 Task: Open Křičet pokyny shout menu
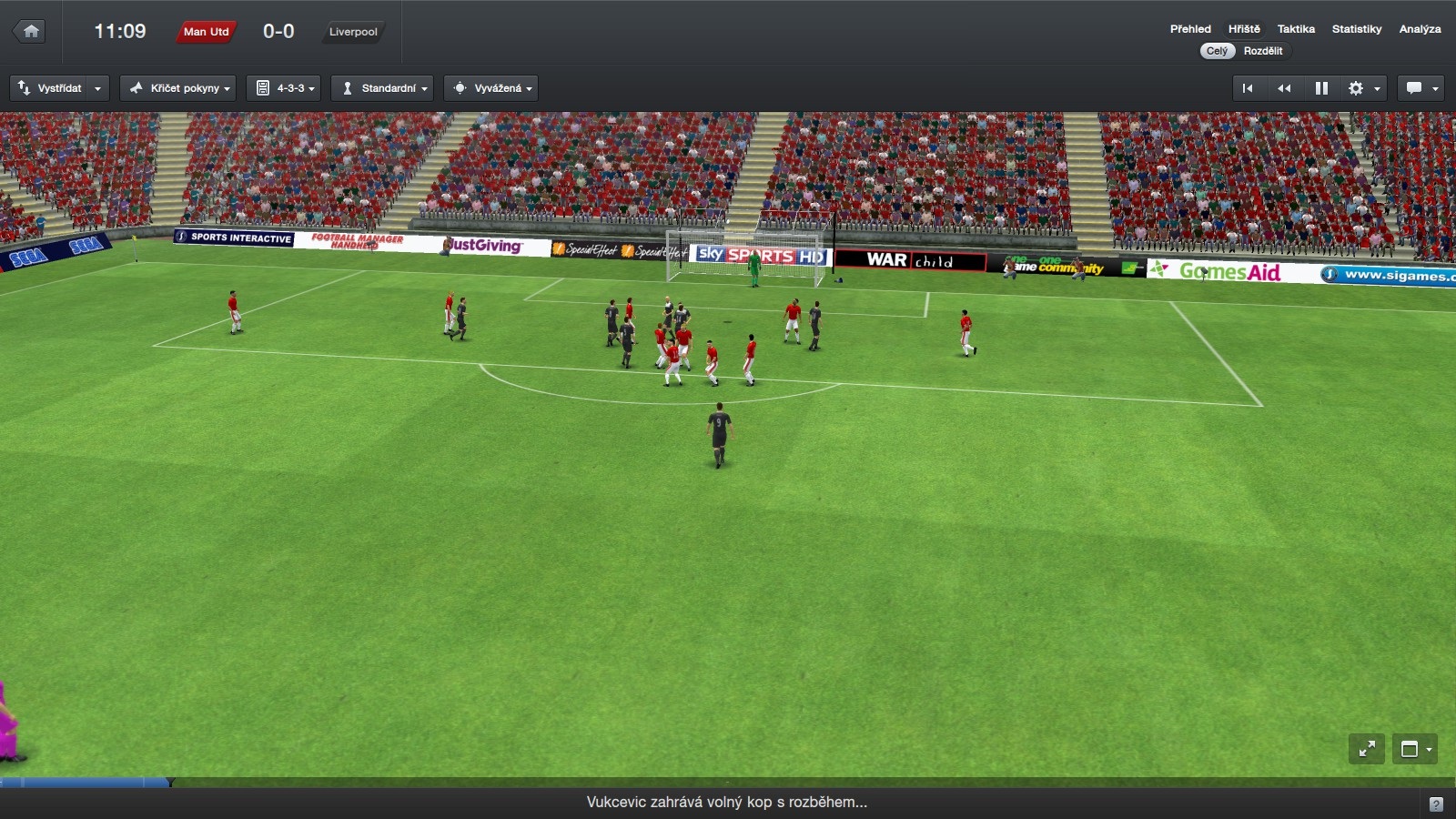[178, 88]
